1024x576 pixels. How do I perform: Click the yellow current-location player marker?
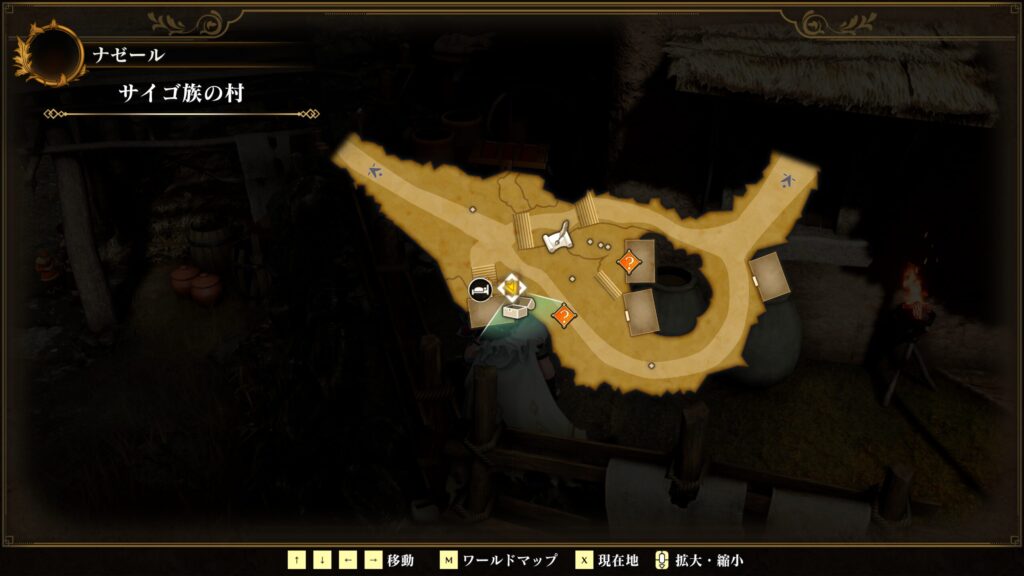tap(512, 290)
